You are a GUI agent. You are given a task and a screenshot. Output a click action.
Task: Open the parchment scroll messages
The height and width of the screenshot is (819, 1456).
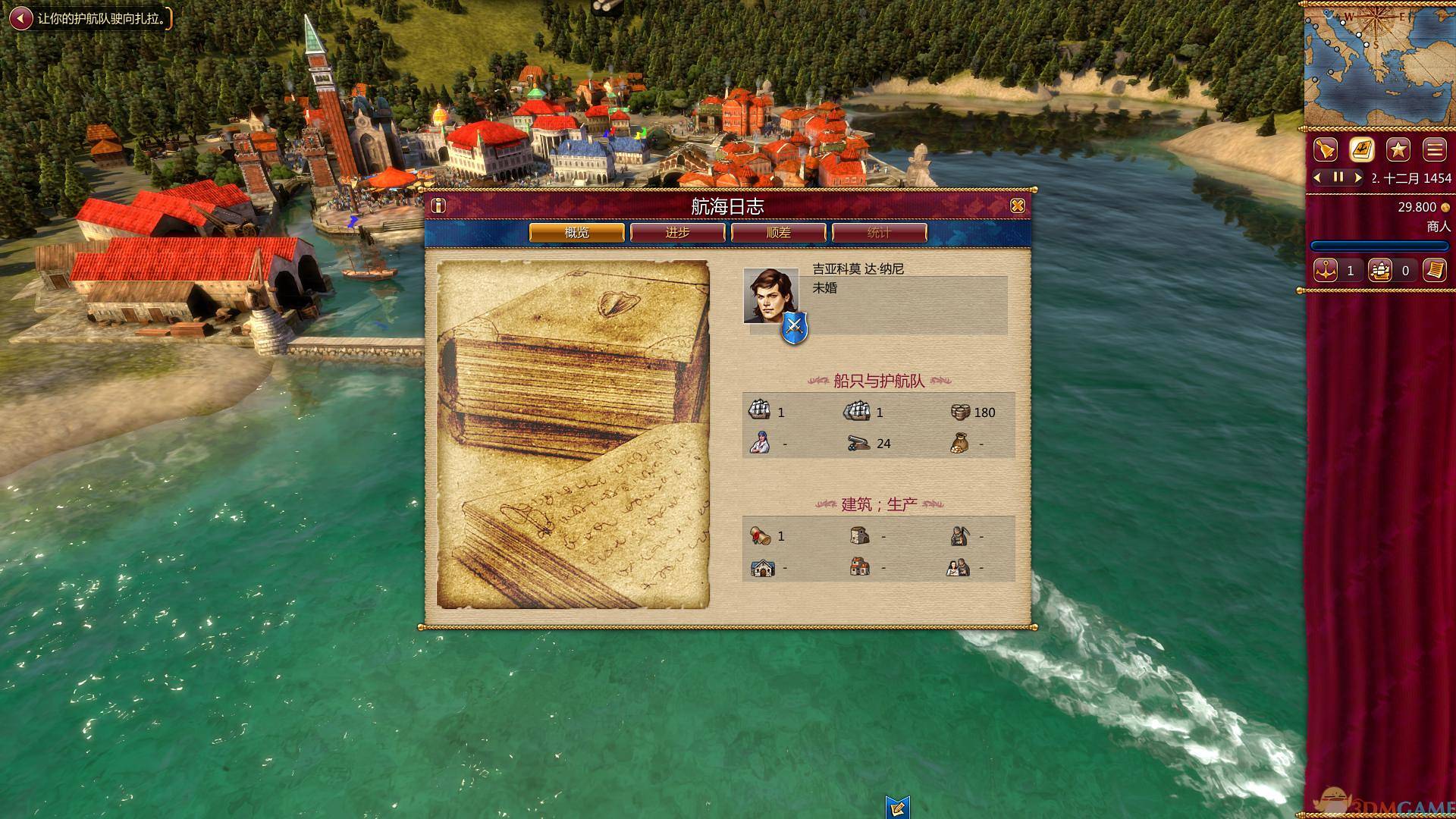pos(1434,271)
